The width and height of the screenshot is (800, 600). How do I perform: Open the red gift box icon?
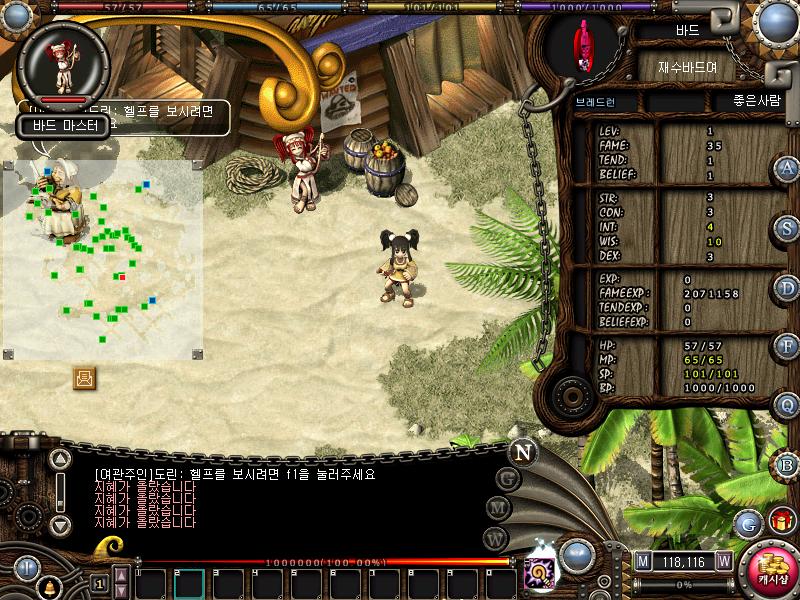781,521
